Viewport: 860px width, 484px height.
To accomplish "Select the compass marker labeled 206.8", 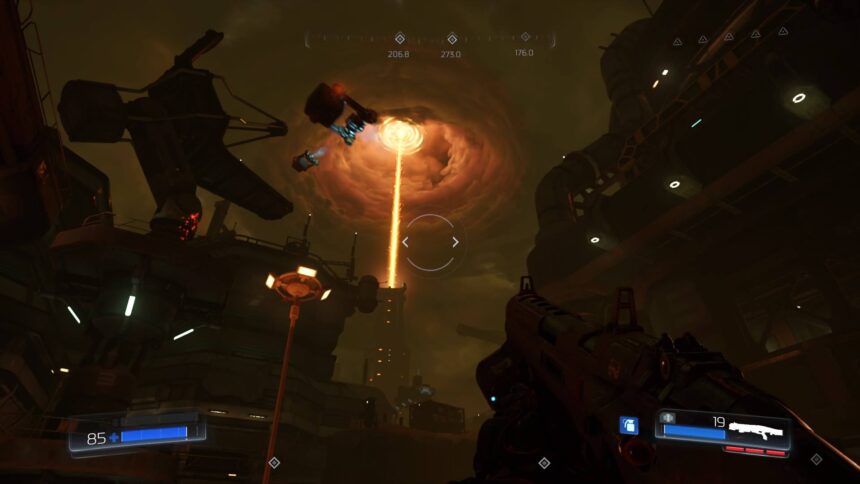I will (x=399, y=39).
